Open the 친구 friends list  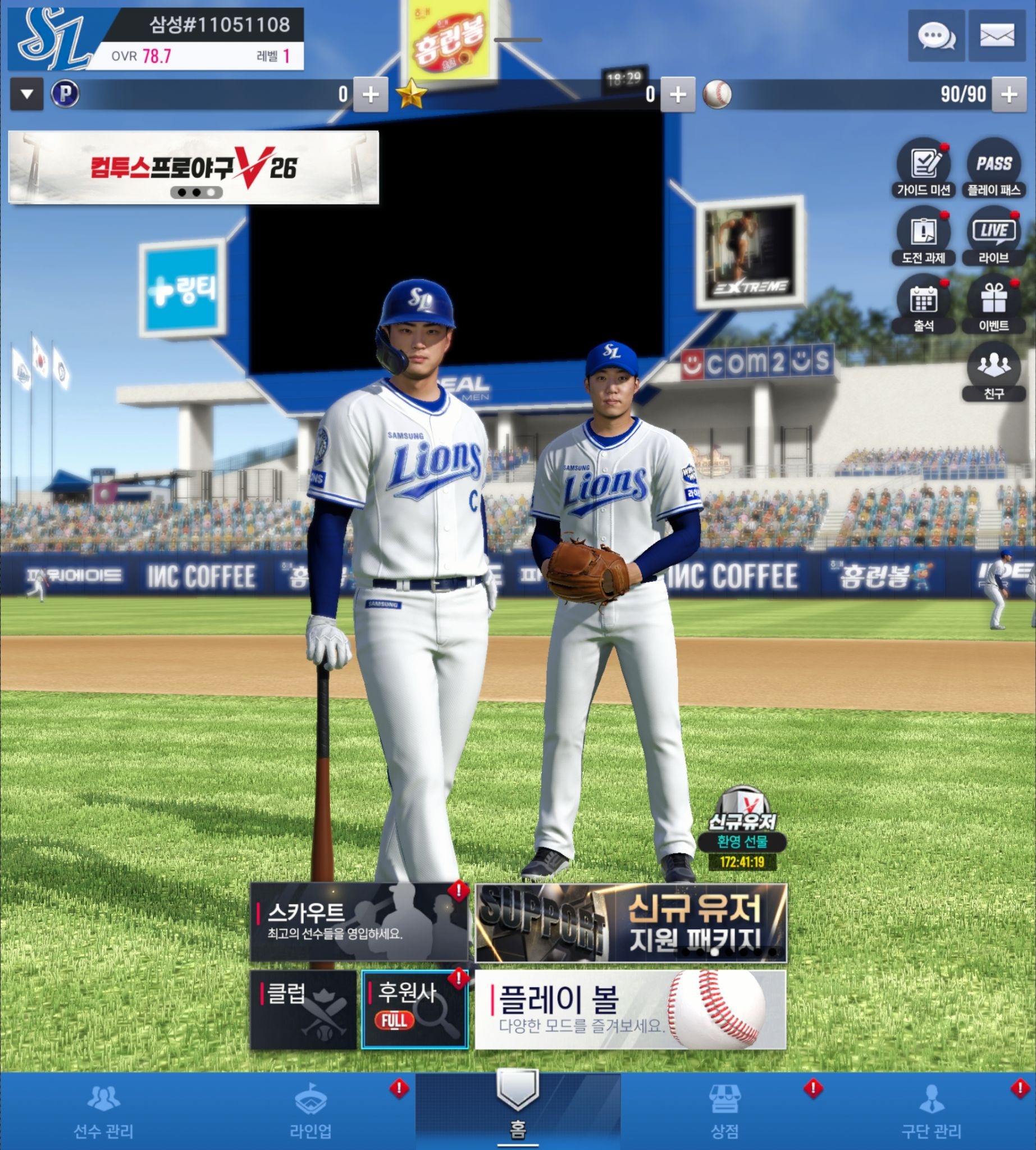click(994, 371)
